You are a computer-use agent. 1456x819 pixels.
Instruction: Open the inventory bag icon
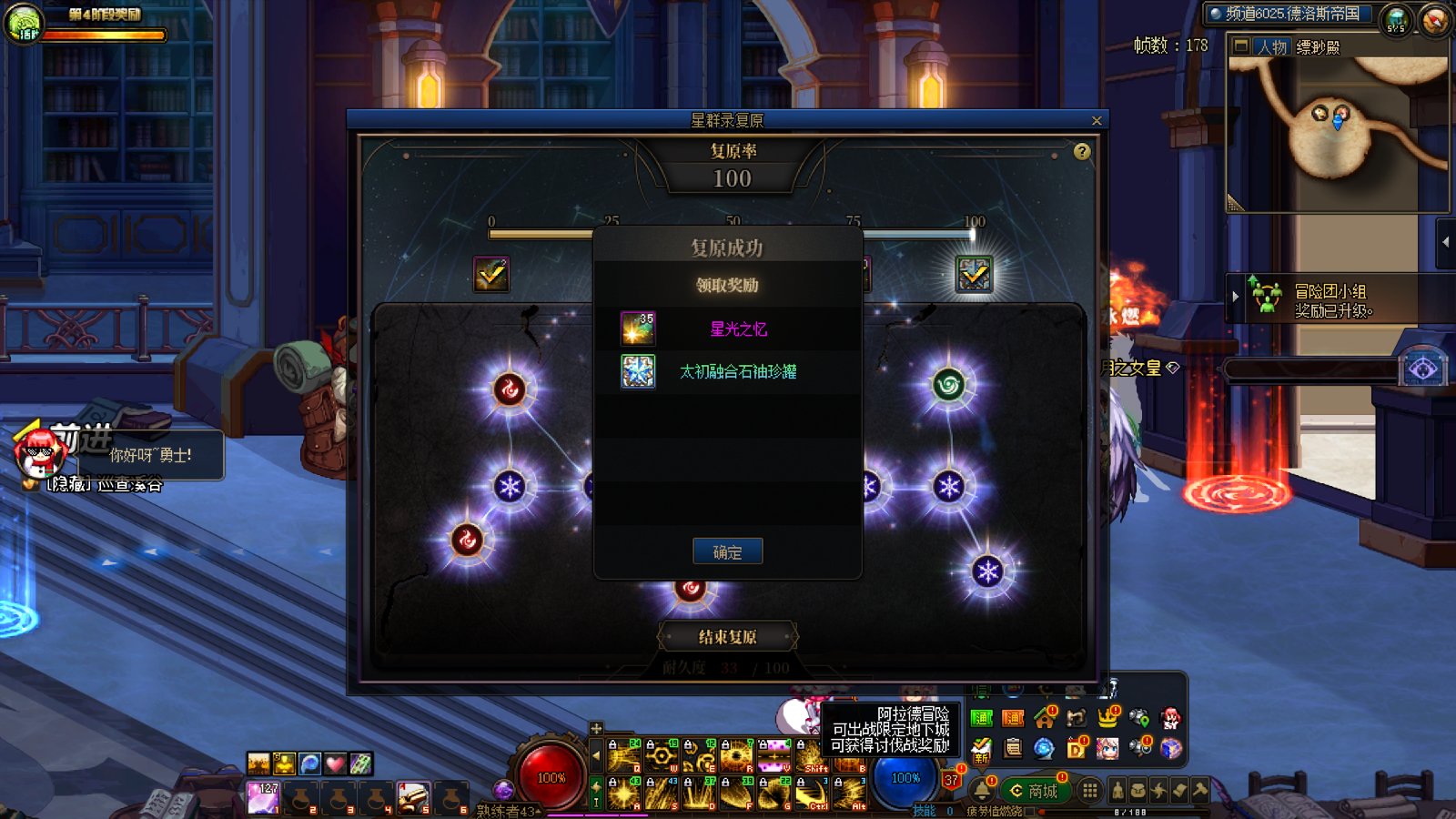pyautogui.click(x=1137, y=791)
